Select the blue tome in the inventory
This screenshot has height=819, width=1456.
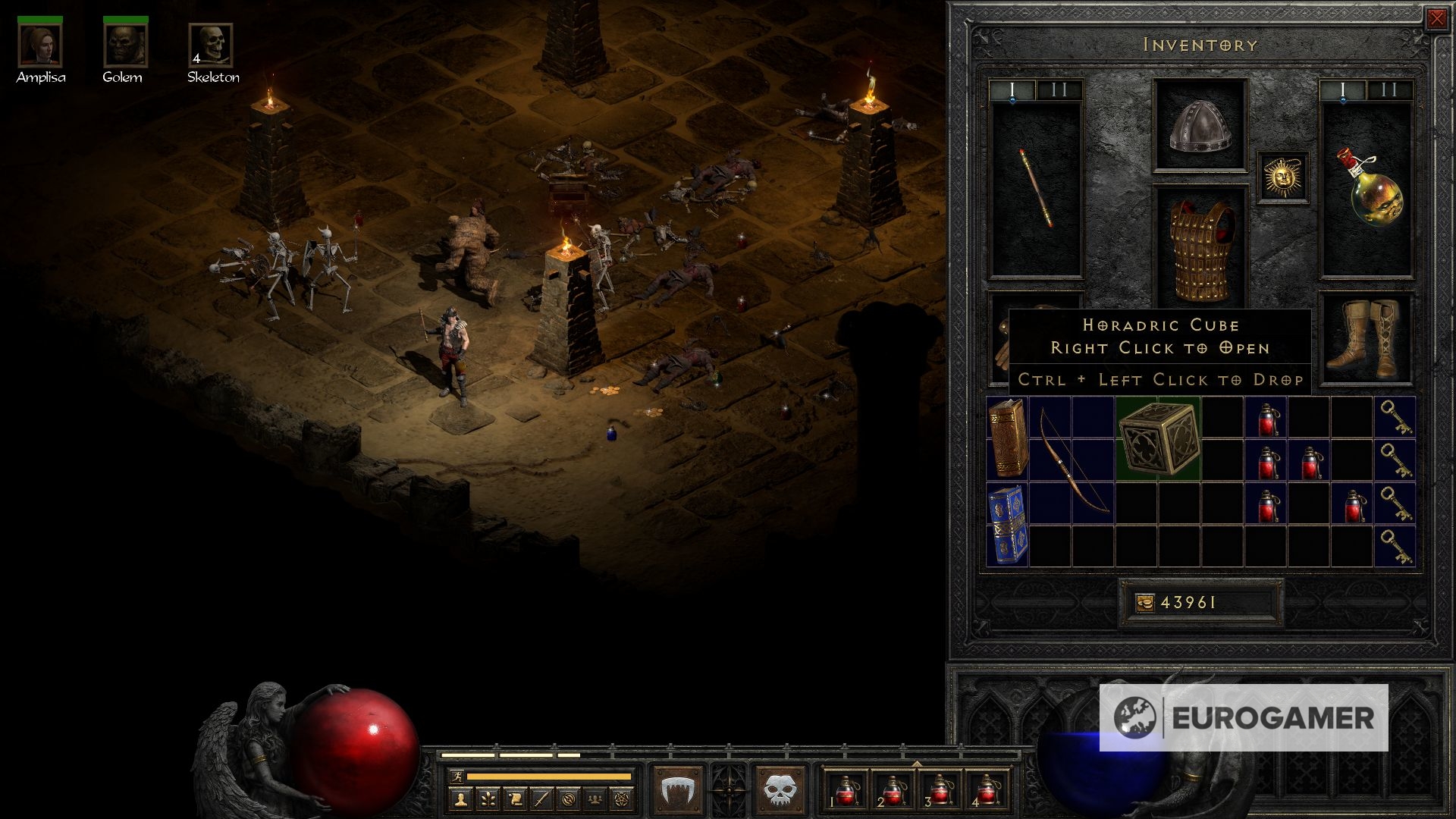pyautogui.click(x=1008, y=525)
